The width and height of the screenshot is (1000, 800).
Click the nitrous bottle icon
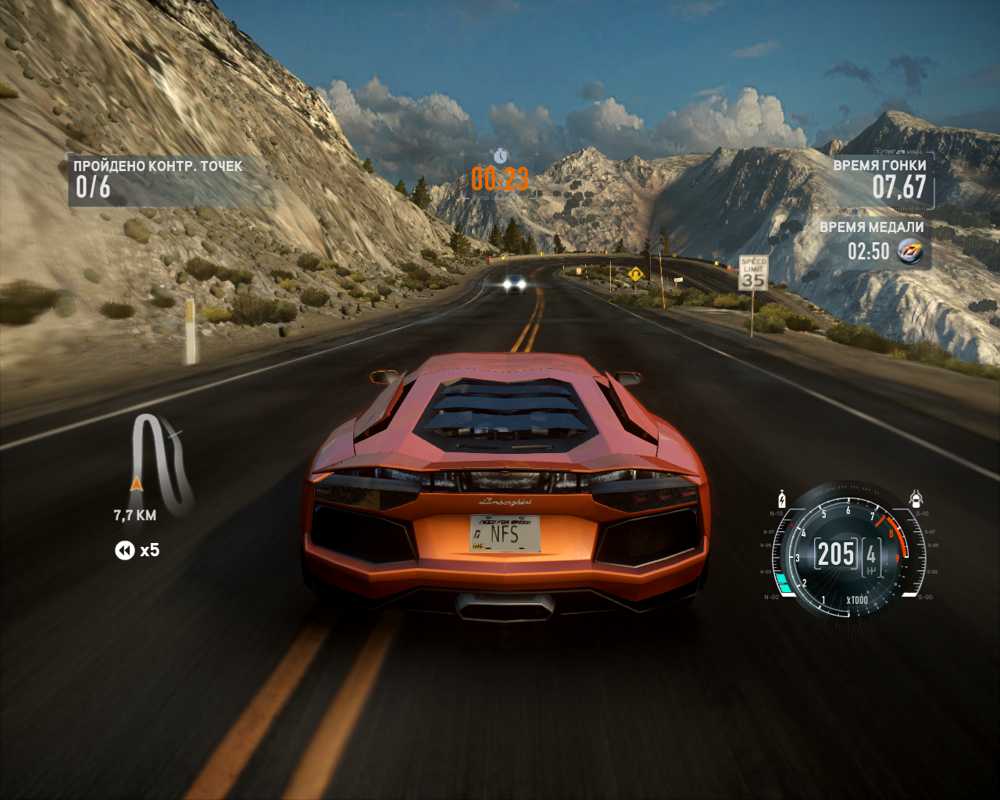click(783, 497)
